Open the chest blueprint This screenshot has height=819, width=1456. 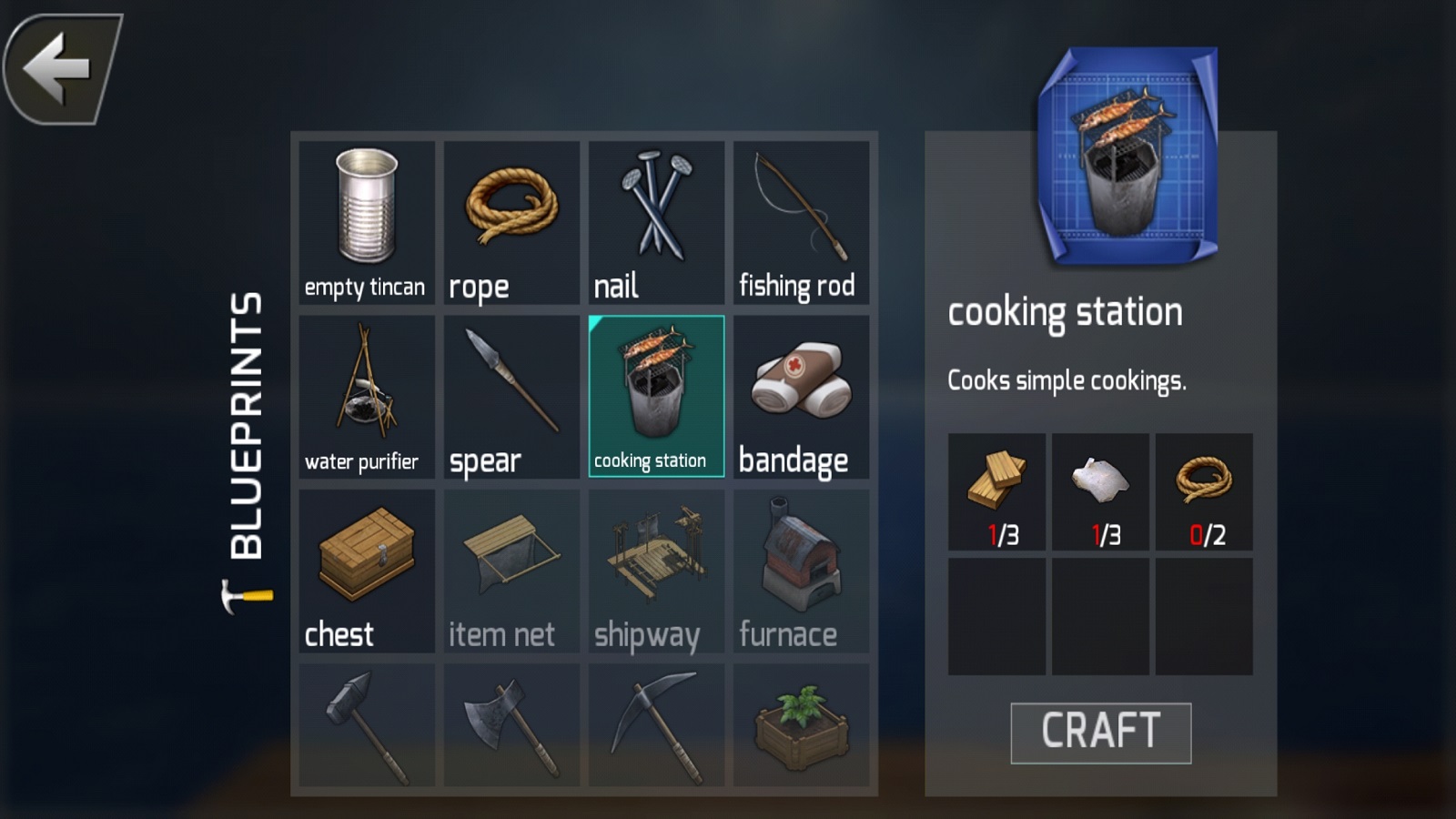(x=367, y=571)
